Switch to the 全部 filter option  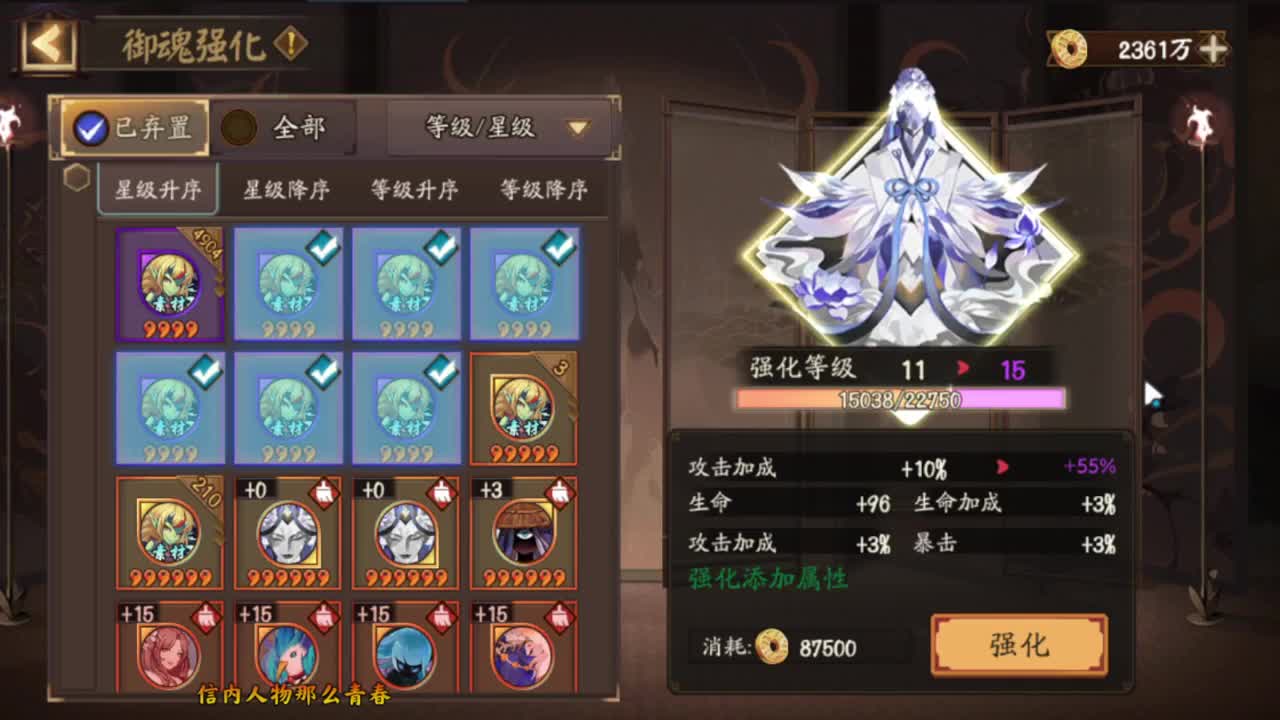[x=283, y=128]
